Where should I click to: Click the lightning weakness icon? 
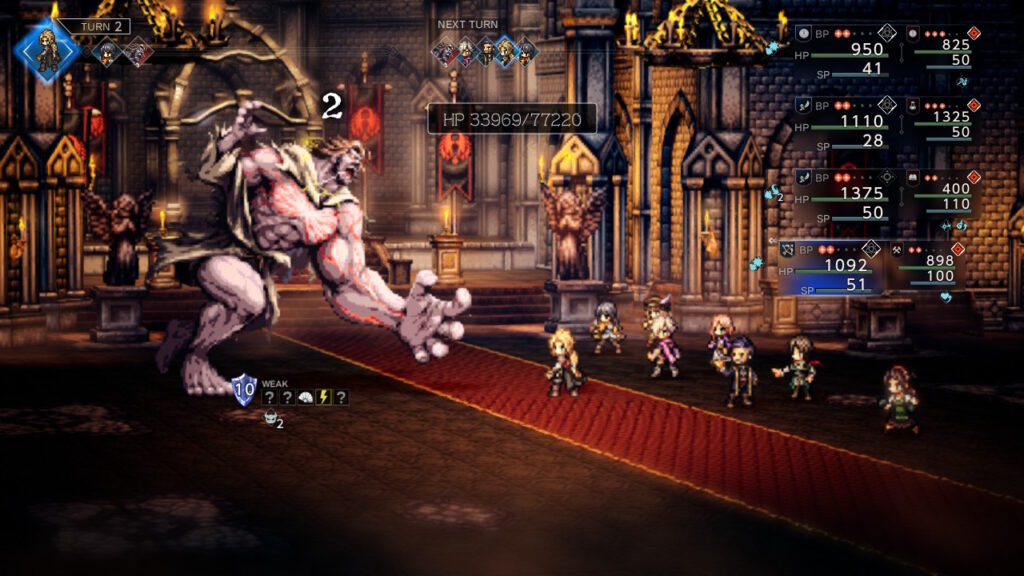point(323,398)
